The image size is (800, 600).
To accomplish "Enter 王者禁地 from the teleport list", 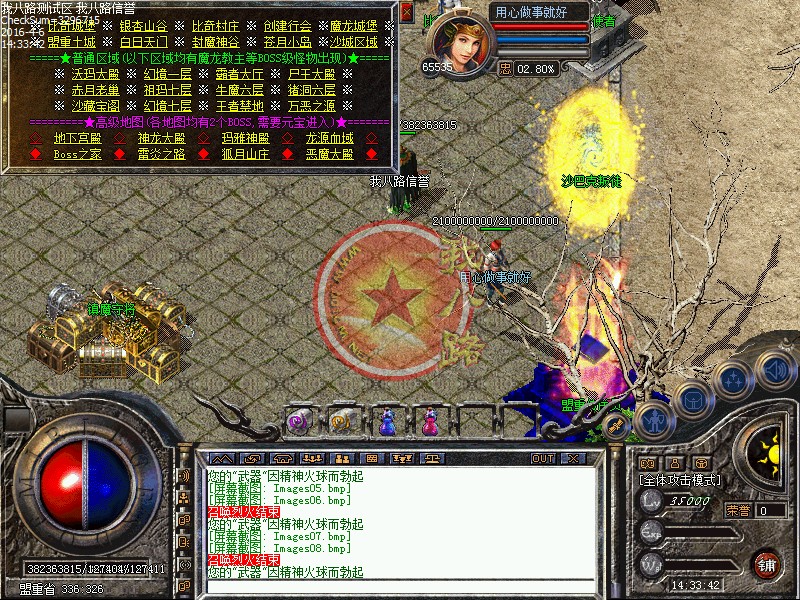I will 240,106.
